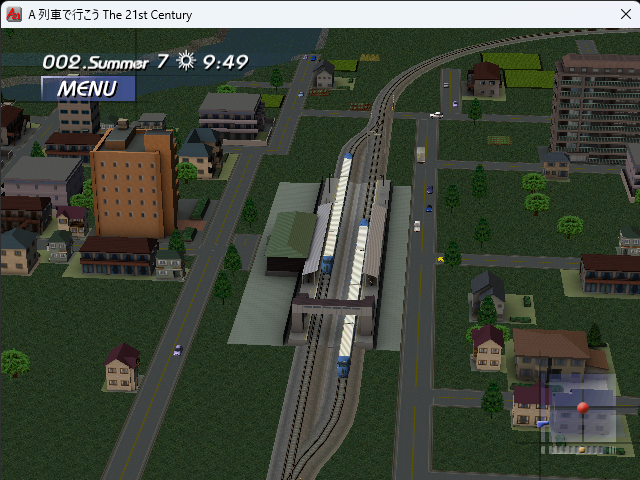Click the red ball on the control pad
Image resolution: width=640 pixels, height=480 pixels.
click(583, 409)
